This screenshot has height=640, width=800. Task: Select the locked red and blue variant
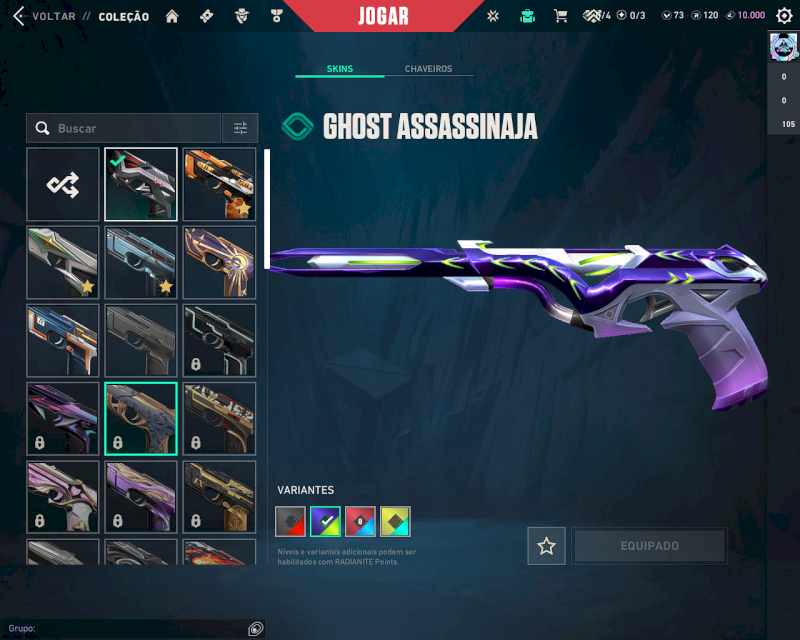(360, 521)
